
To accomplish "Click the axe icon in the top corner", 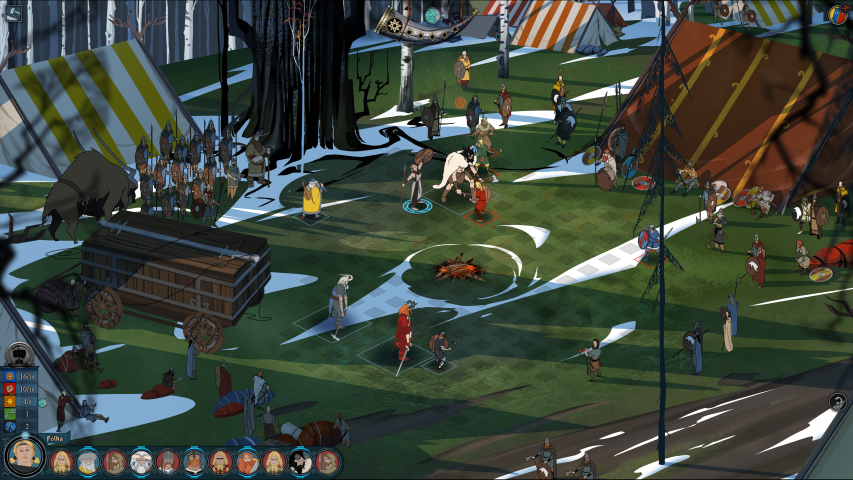I will [x=11, y=12].
